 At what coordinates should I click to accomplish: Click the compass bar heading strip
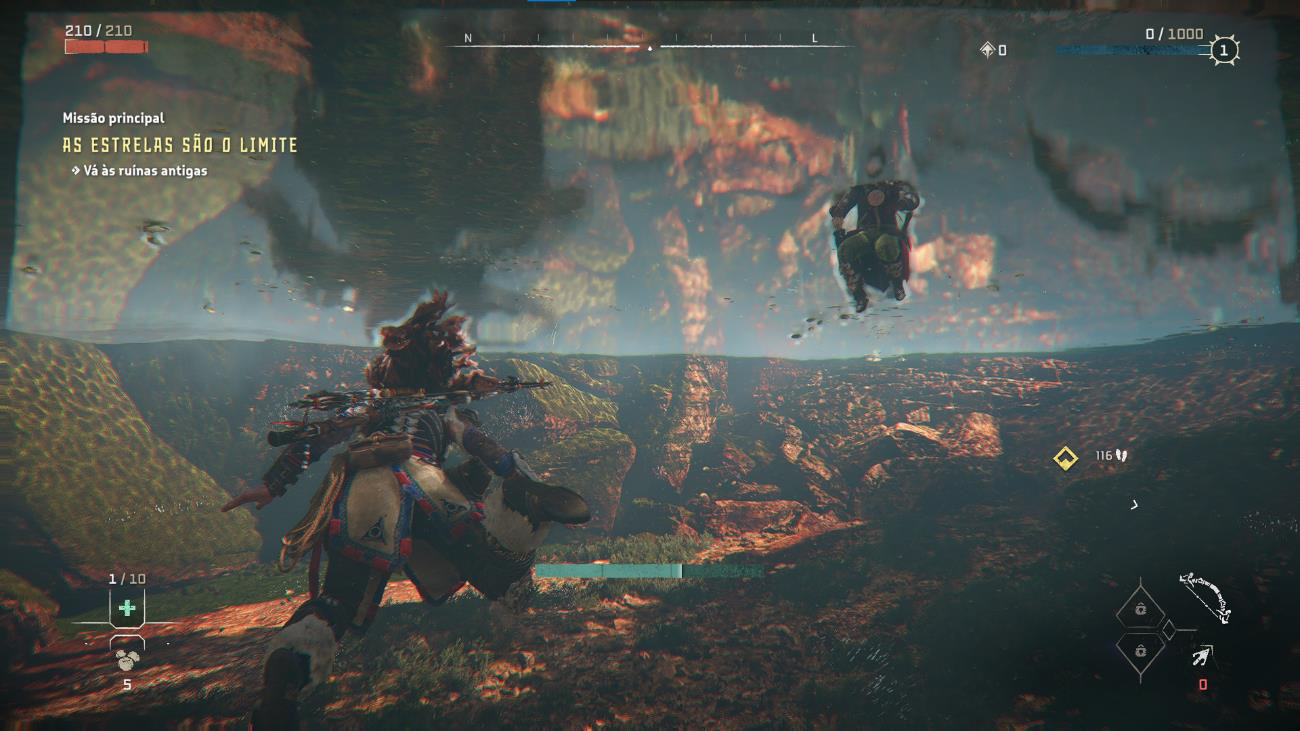click(x=649, y=45)
